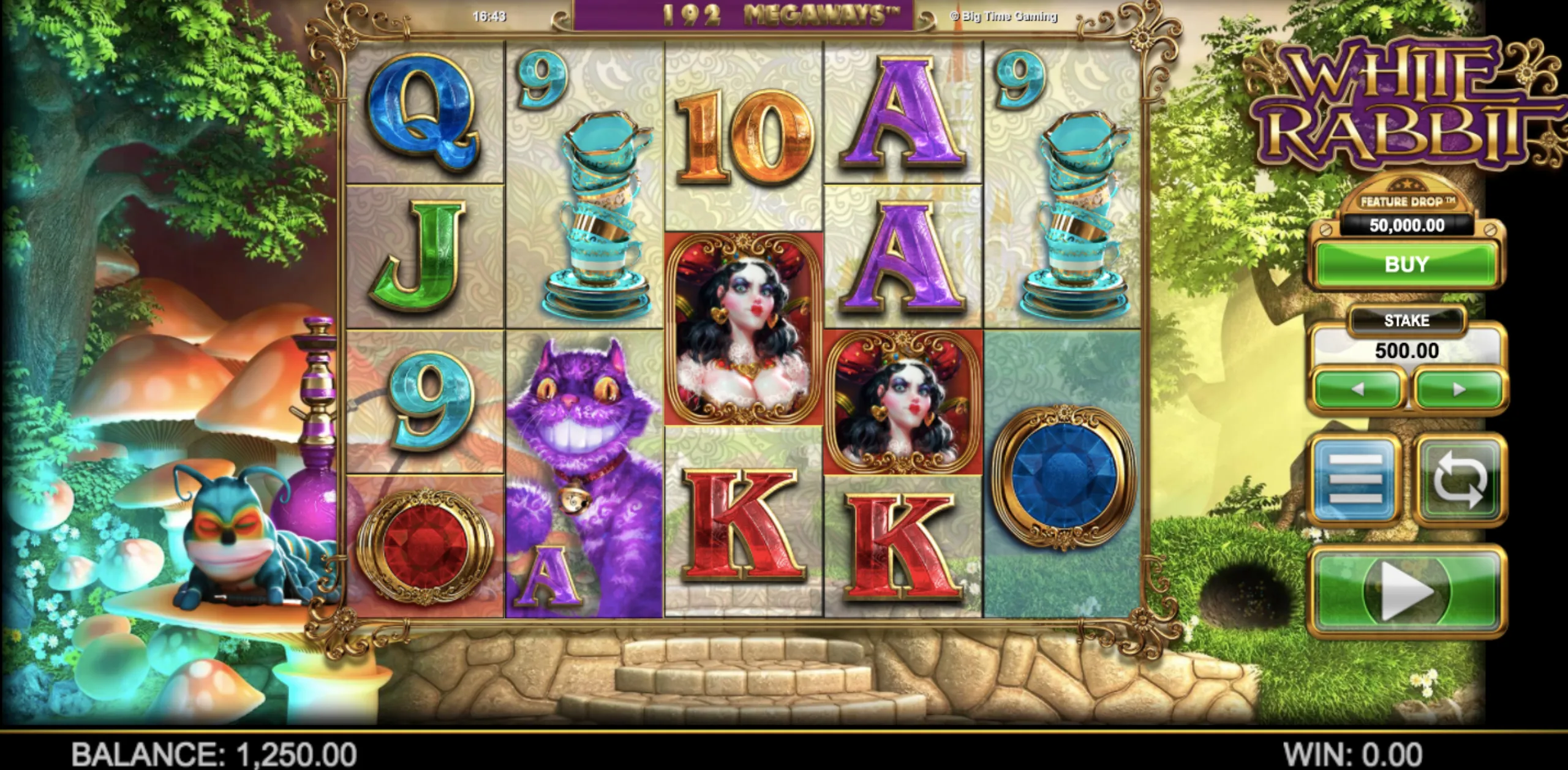Decrease the stake amount
The image size is (1568, 770).
[1357, 389]
